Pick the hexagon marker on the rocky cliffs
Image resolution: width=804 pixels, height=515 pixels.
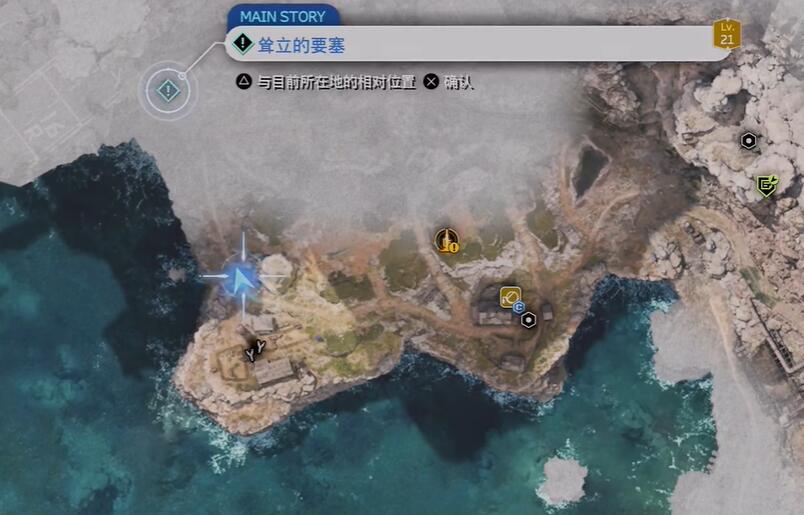(x=748, y=141)
